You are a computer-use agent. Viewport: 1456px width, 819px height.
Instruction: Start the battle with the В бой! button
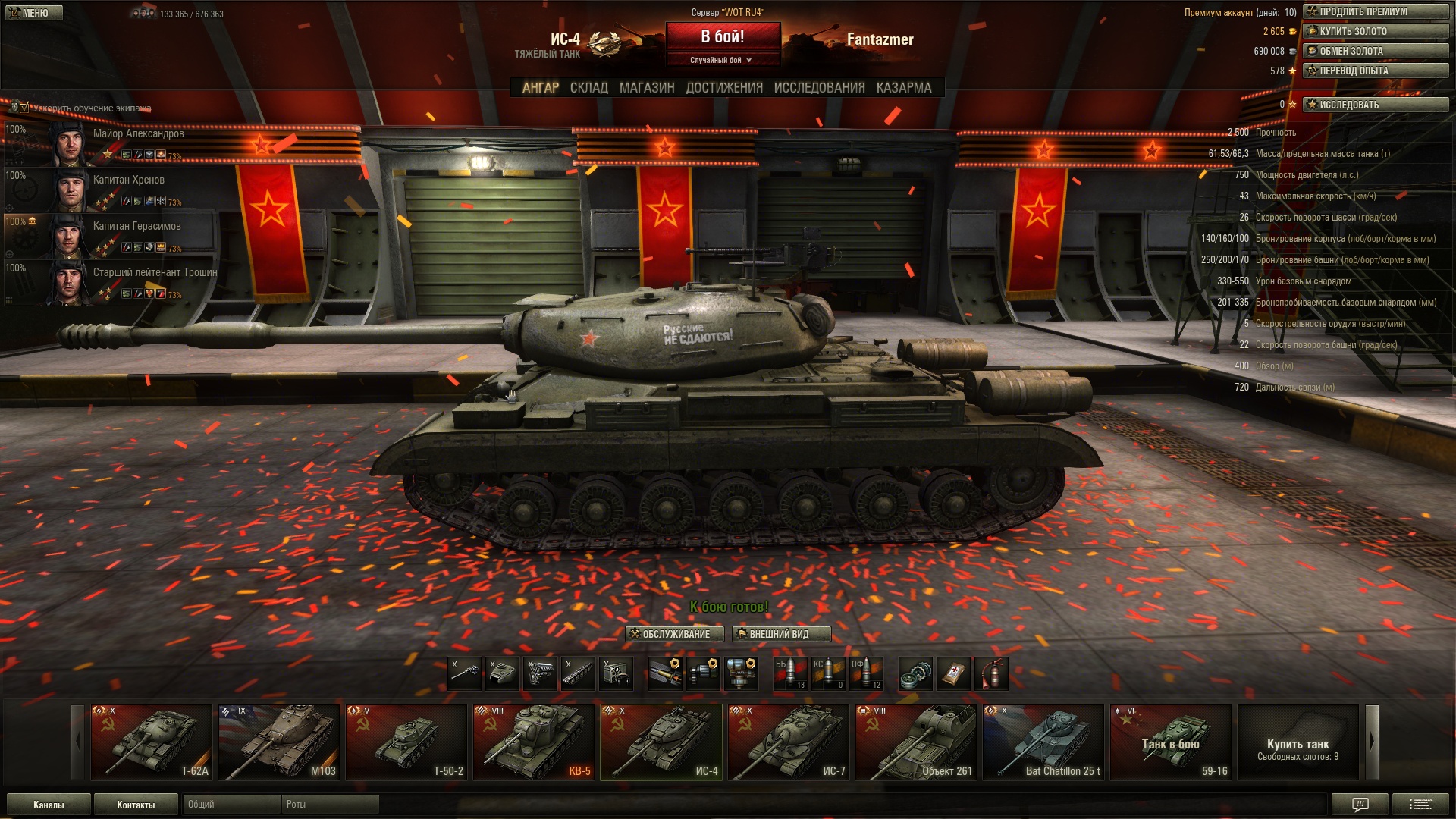pyautogui.click(x=723, y=37)
